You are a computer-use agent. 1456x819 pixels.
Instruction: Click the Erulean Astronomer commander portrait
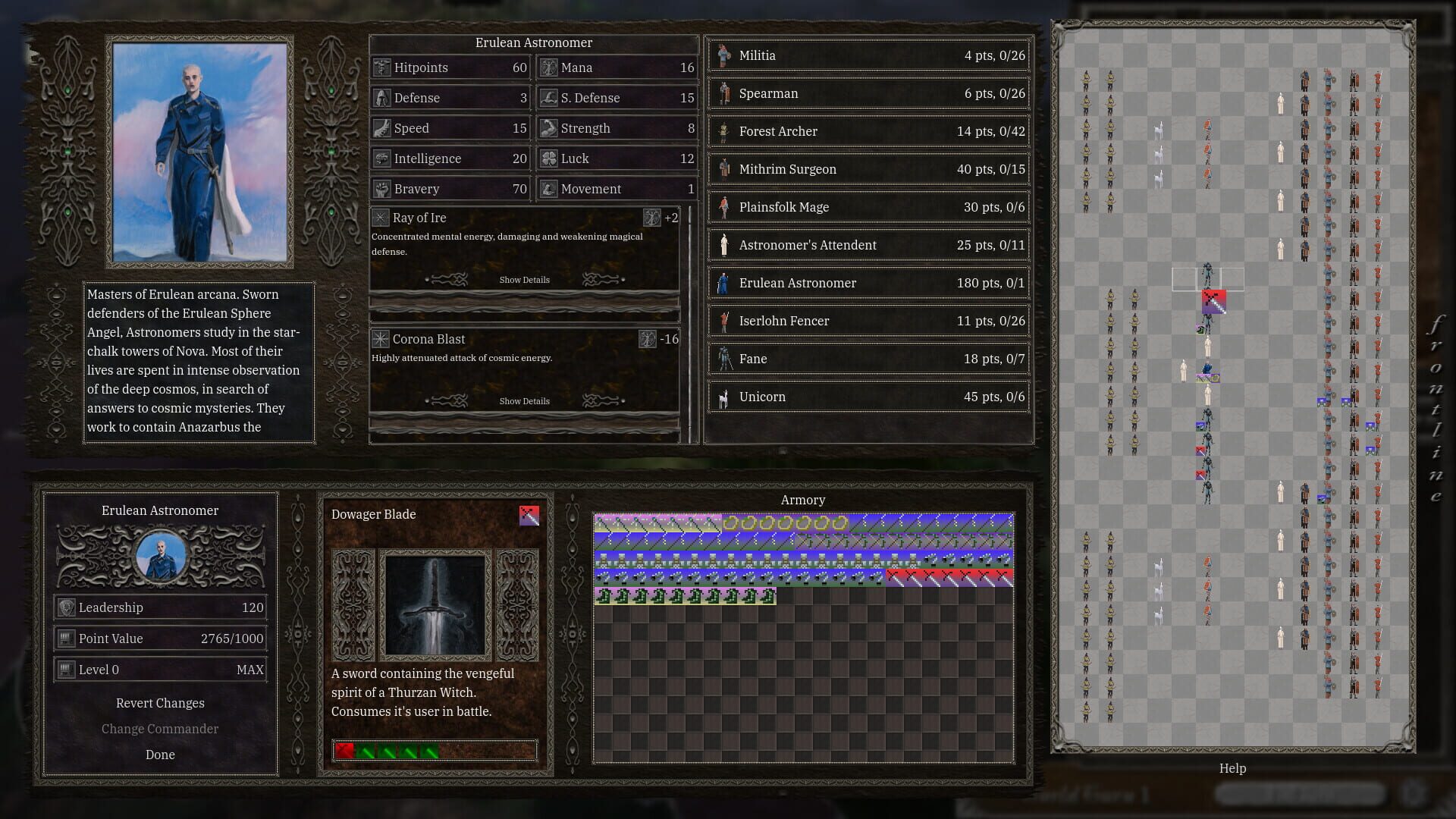(x=160, y=556)
